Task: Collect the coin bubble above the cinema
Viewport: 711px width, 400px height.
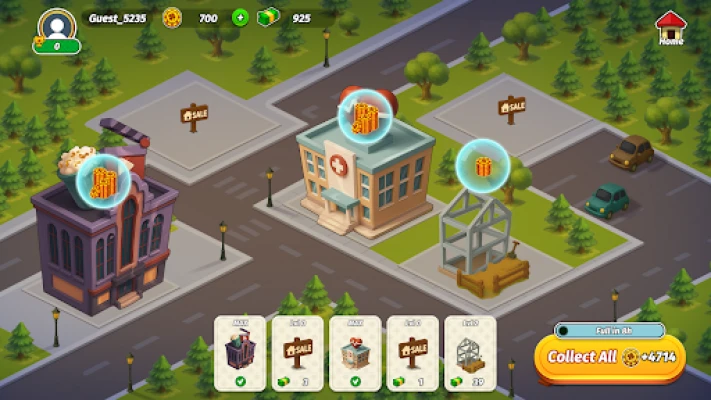Action: [x=103, y=182]
